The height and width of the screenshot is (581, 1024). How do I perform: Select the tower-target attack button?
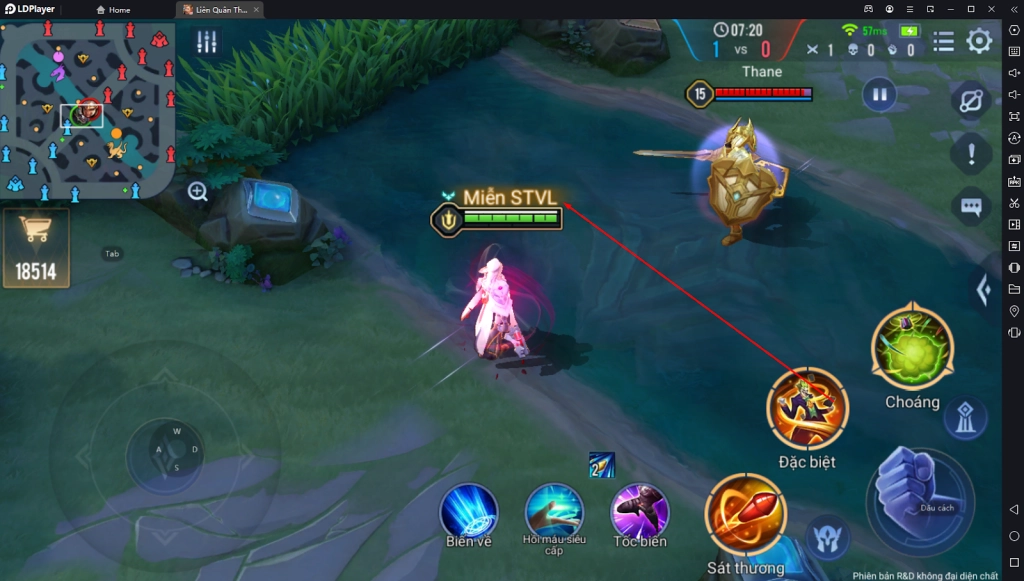click(x=965, y=418)
